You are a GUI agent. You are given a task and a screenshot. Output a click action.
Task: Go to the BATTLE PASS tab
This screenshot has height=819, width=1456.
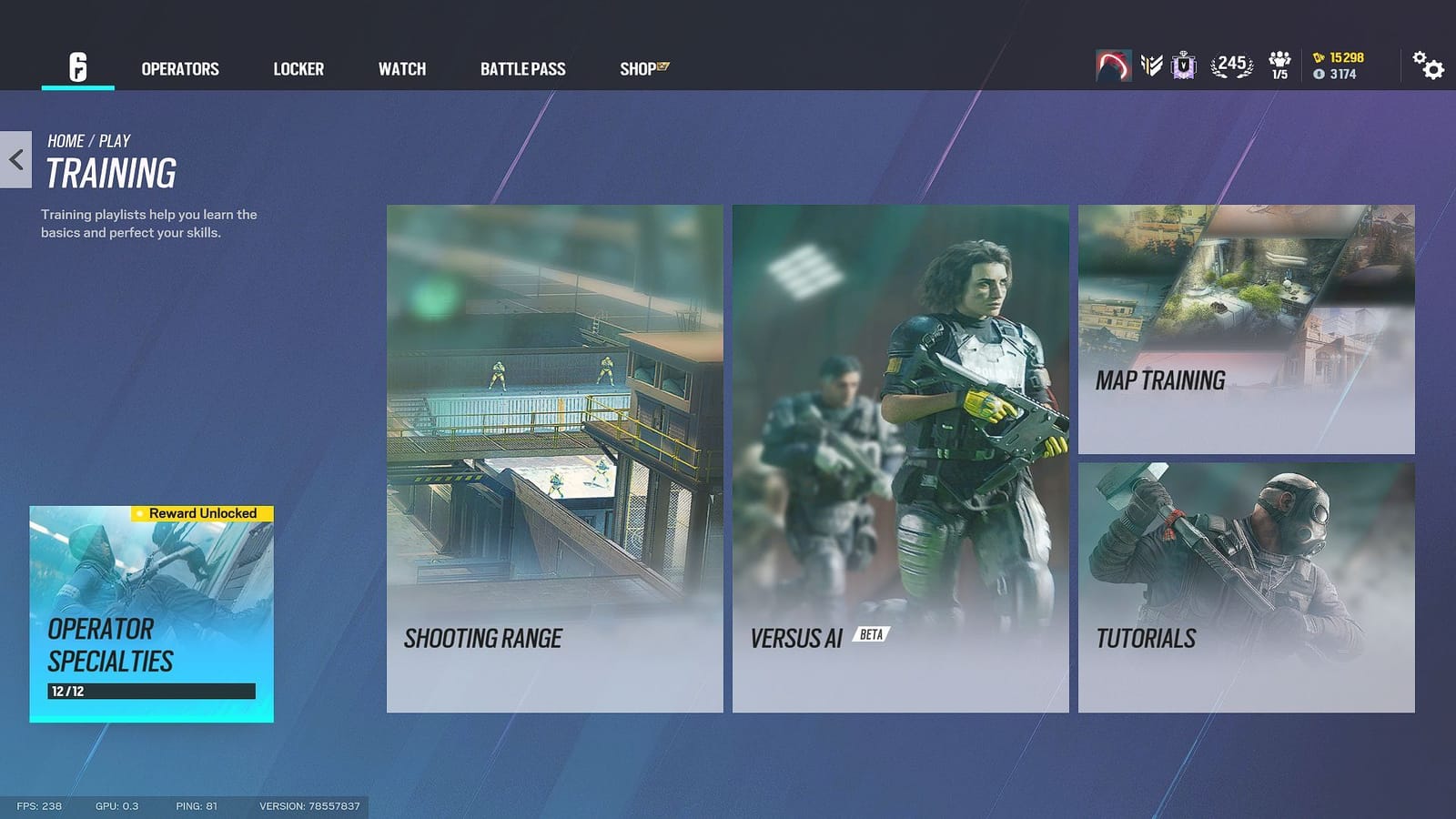[523, 68]
